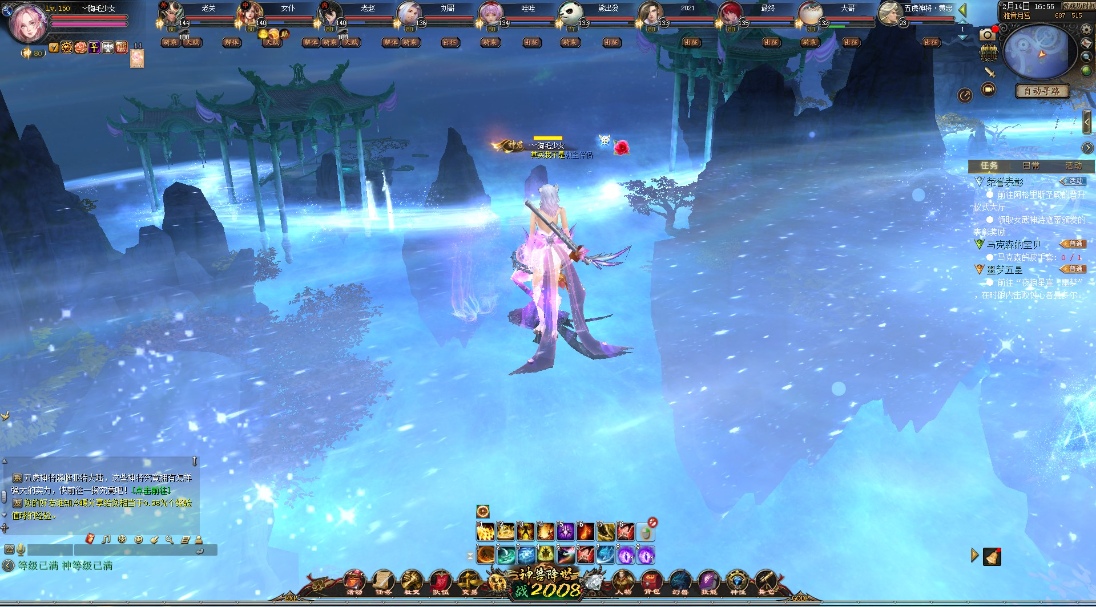The image size is (1096, 607).
Task: Click the 自动寻路 auto-pathing button
Action: click(x=1042, y=91)
